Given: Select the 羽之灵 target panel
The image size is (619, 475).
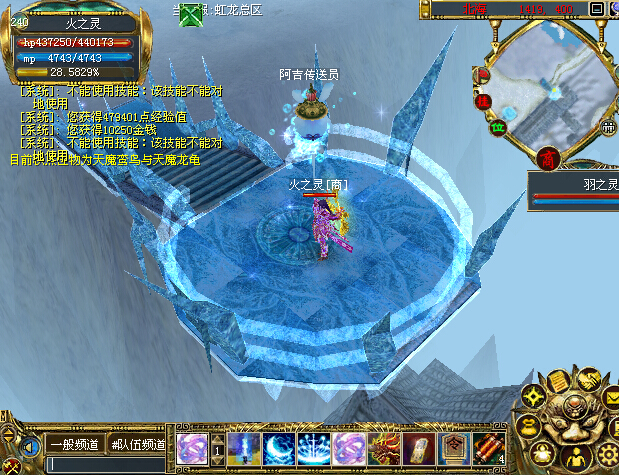Looking at the screenshot, I should click(574, 190).
